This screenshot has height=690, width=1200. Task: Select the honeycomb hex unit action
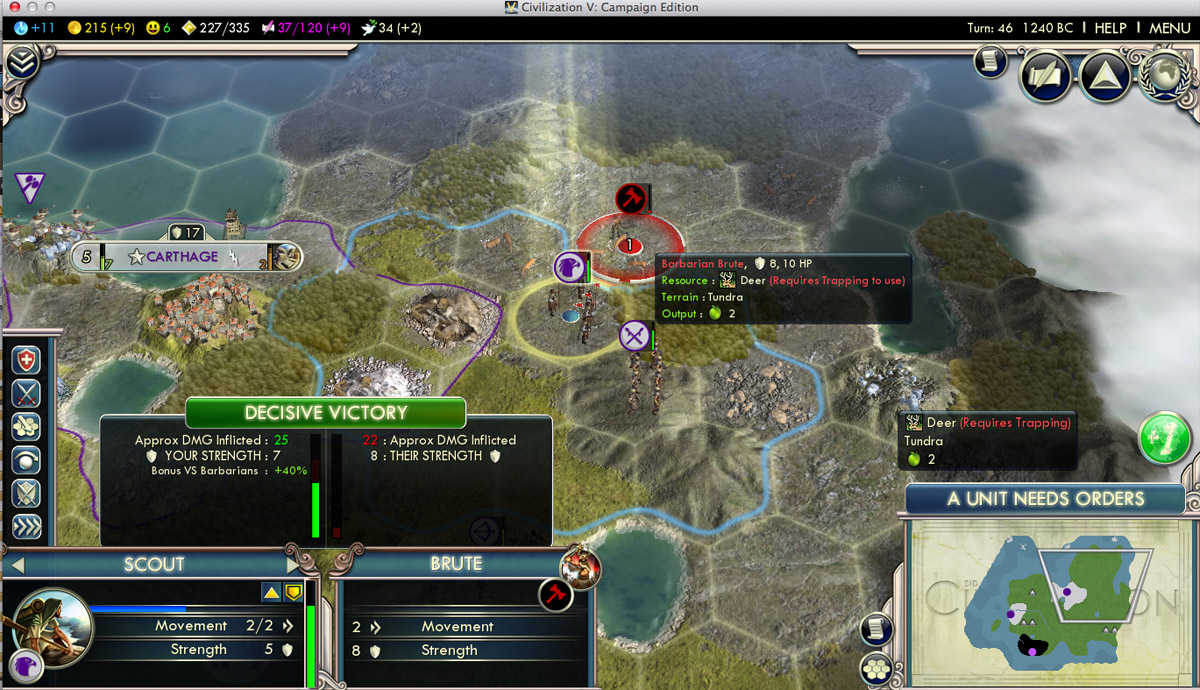pyautogui.click(x=26, y=427)
